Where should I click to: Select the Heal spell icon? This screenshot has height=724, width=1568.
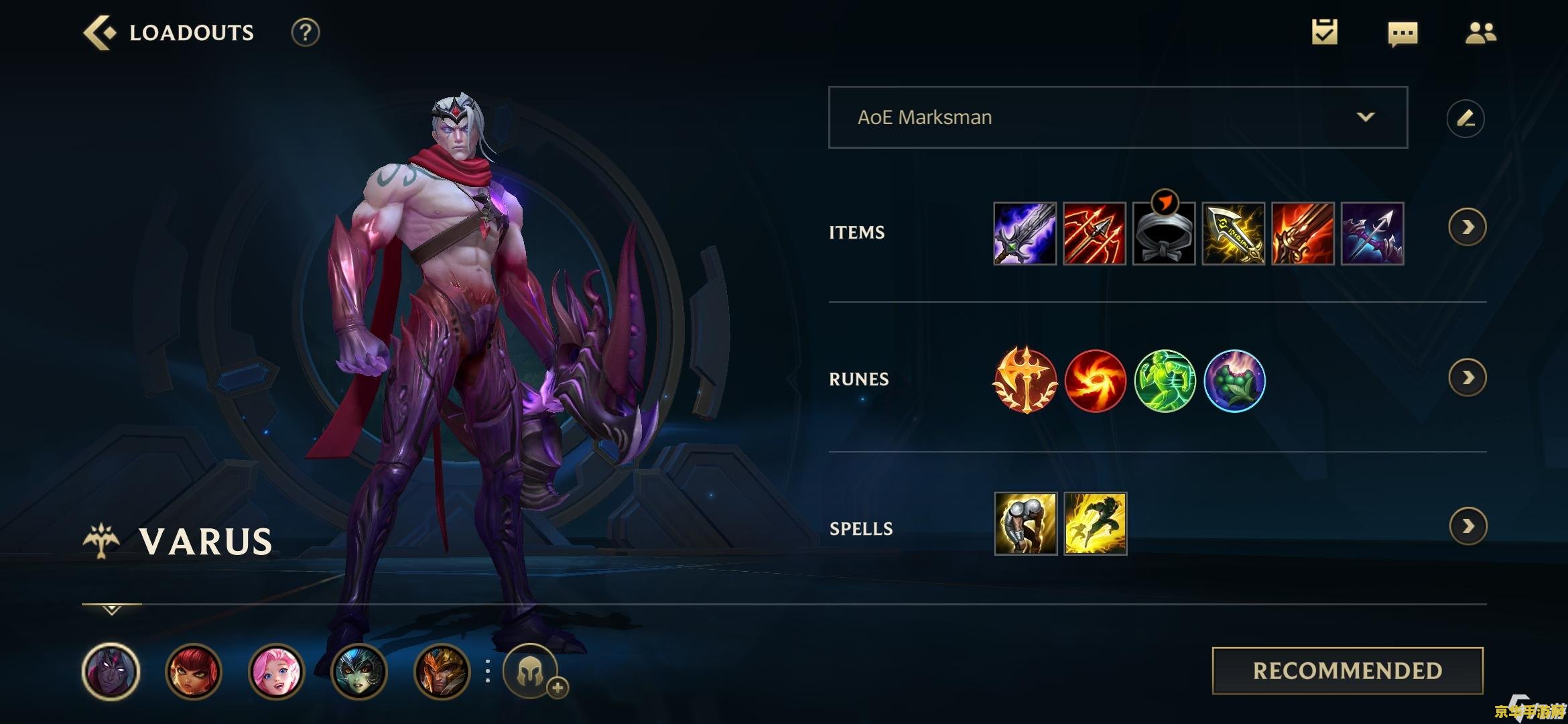click(1025, 524)
